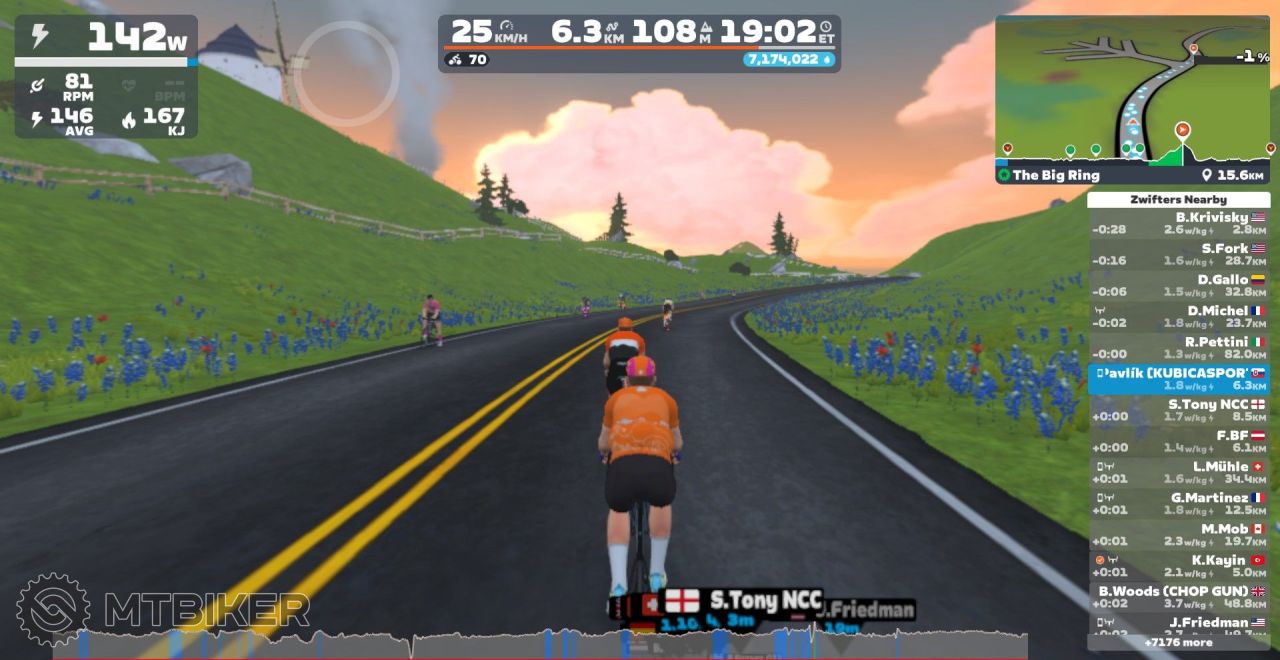Pick R.Pettini in the nearby list
The height and width of the screenshot is (660, 1280).
[1178, 347]
